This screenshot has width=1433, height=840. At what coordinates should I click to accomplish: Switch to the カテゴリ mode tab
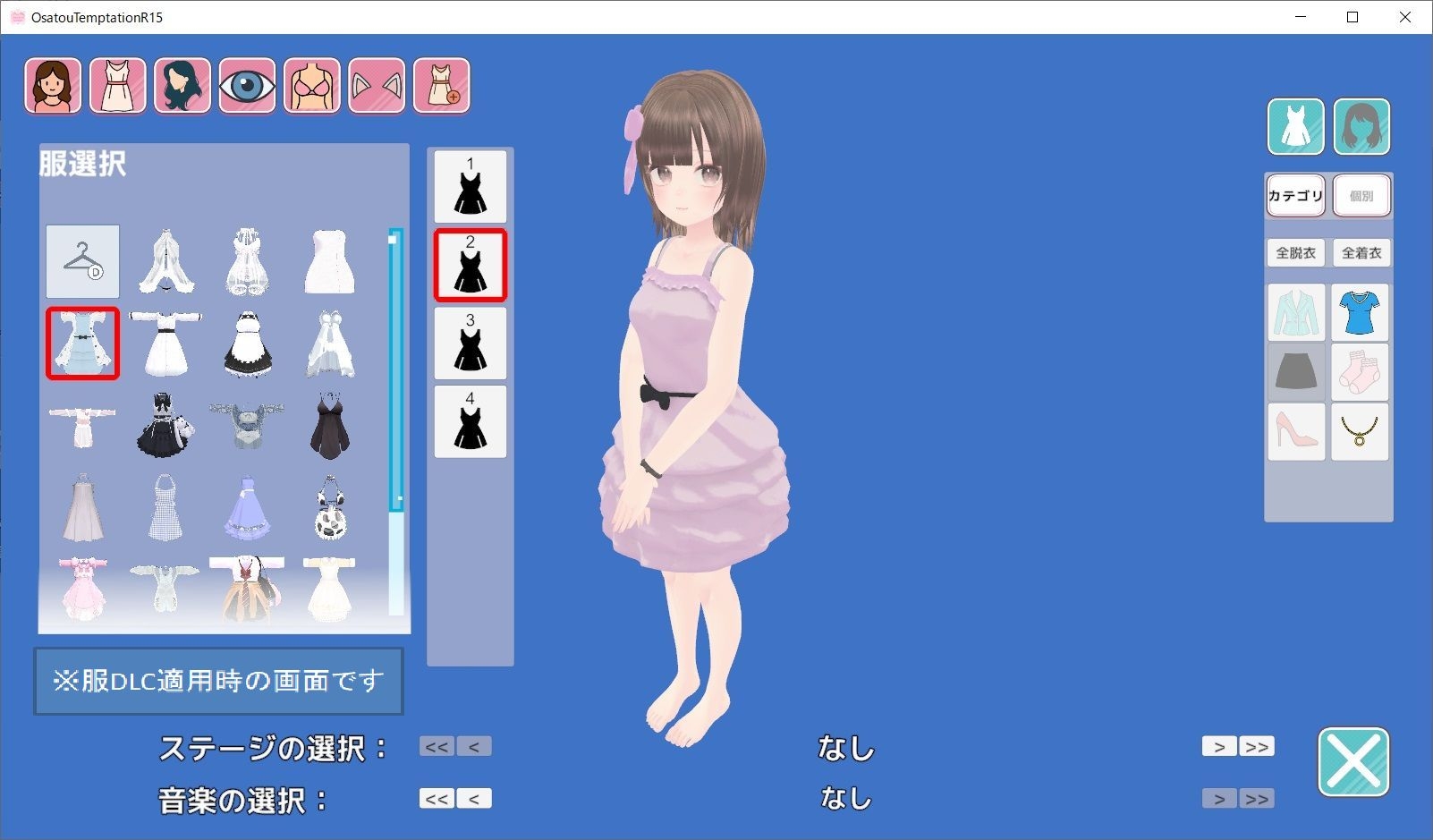[x=1295, y=195]
